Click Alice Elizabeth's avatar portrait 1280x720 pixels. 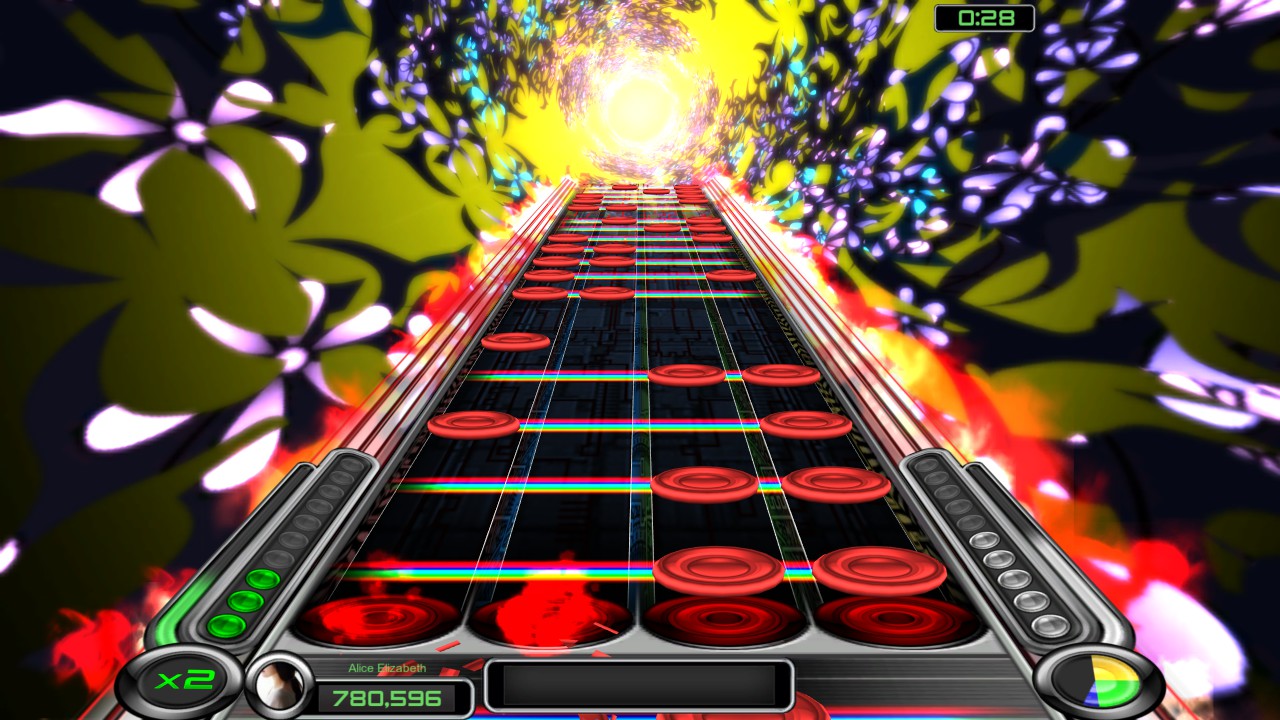click(278, 684)
